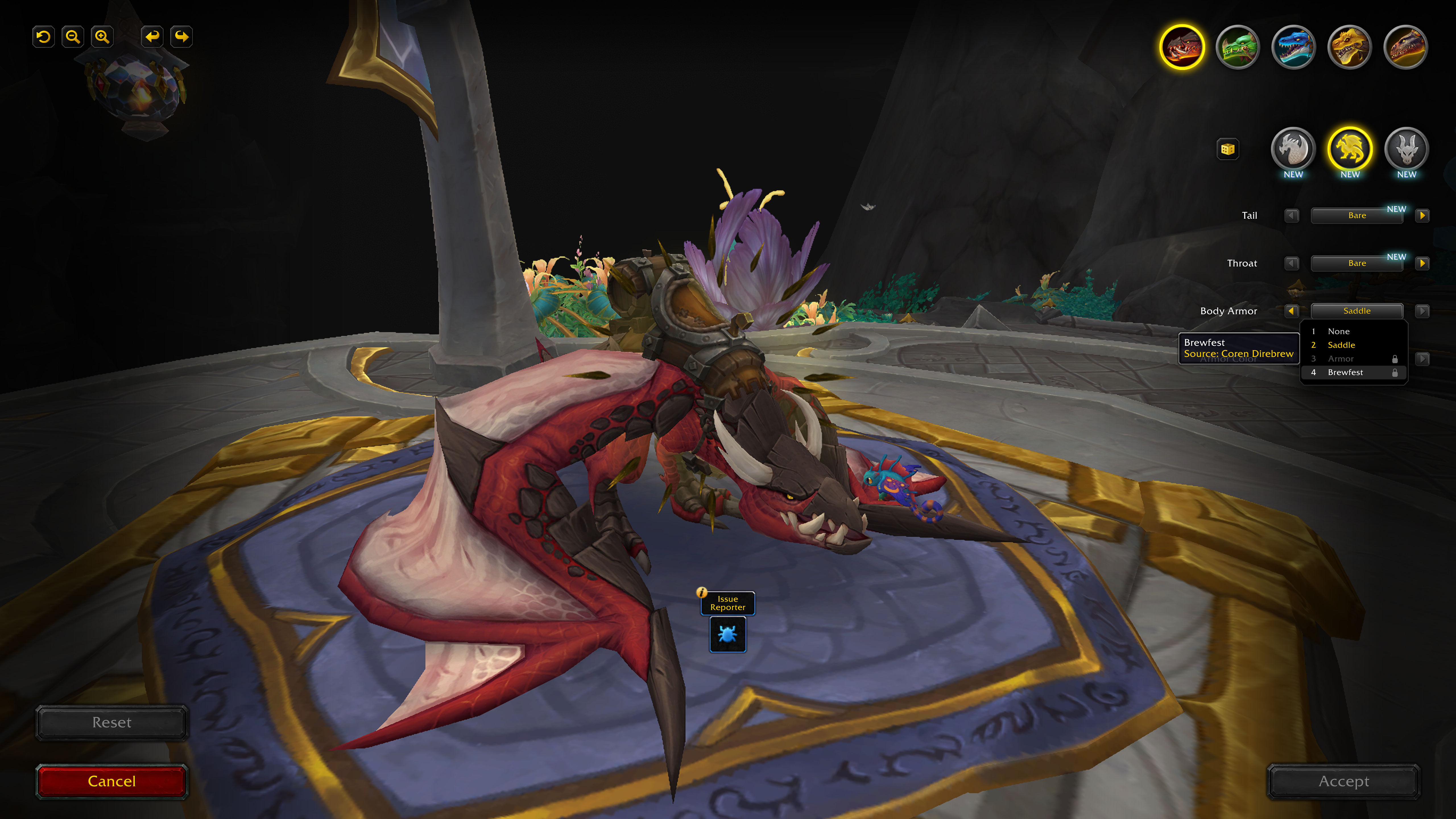Viewport: 1456px width, 819px height.
Task: Pick the yellow dragon portrait
Action: pos(1349,47)
